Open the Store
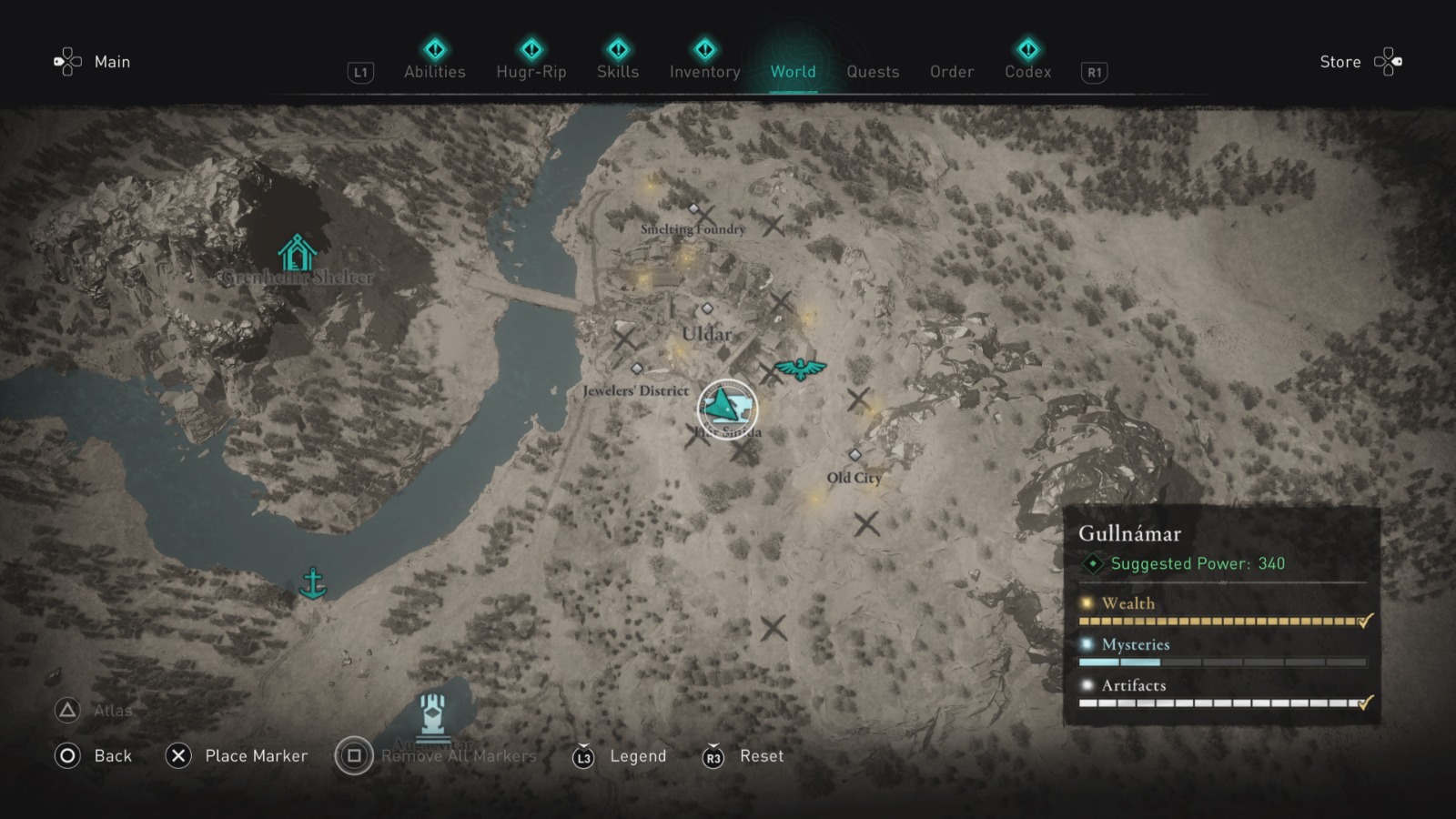 point(1340,62)
